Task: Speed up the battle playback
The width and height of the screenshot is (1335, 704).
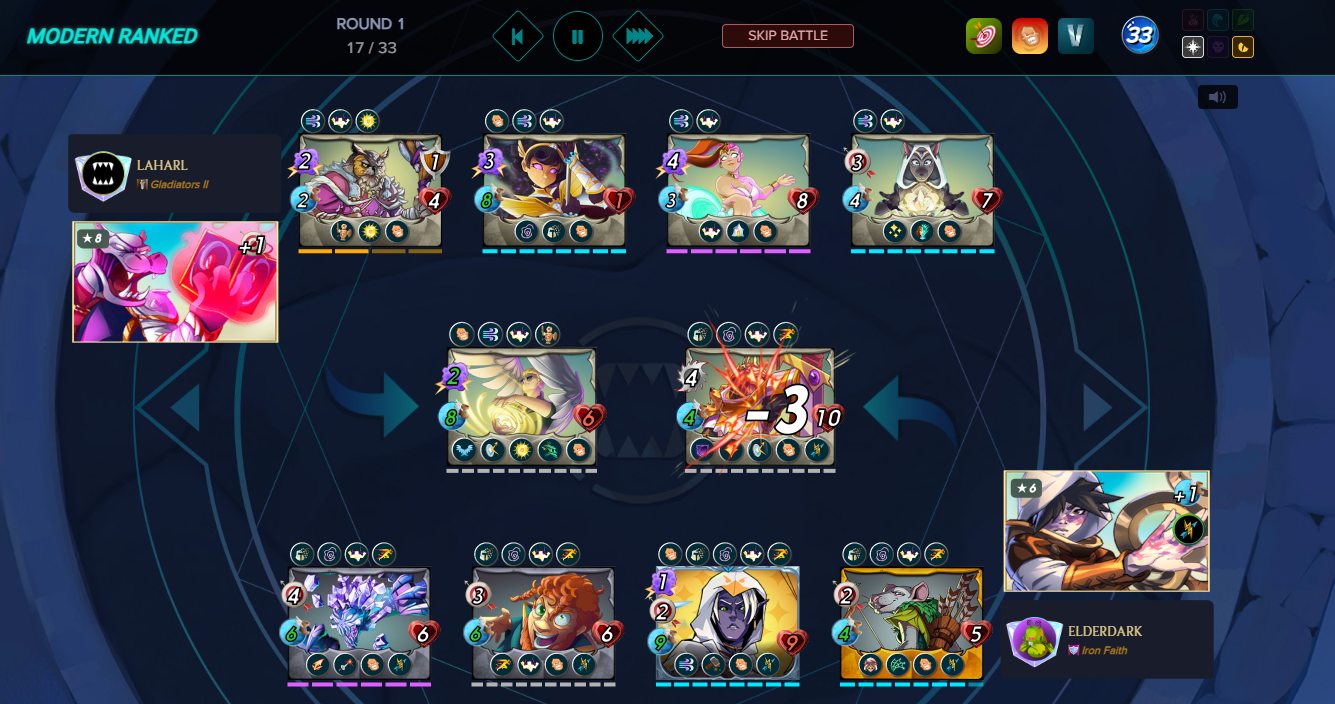Action: pyautogui.click(x=638, y=36)
